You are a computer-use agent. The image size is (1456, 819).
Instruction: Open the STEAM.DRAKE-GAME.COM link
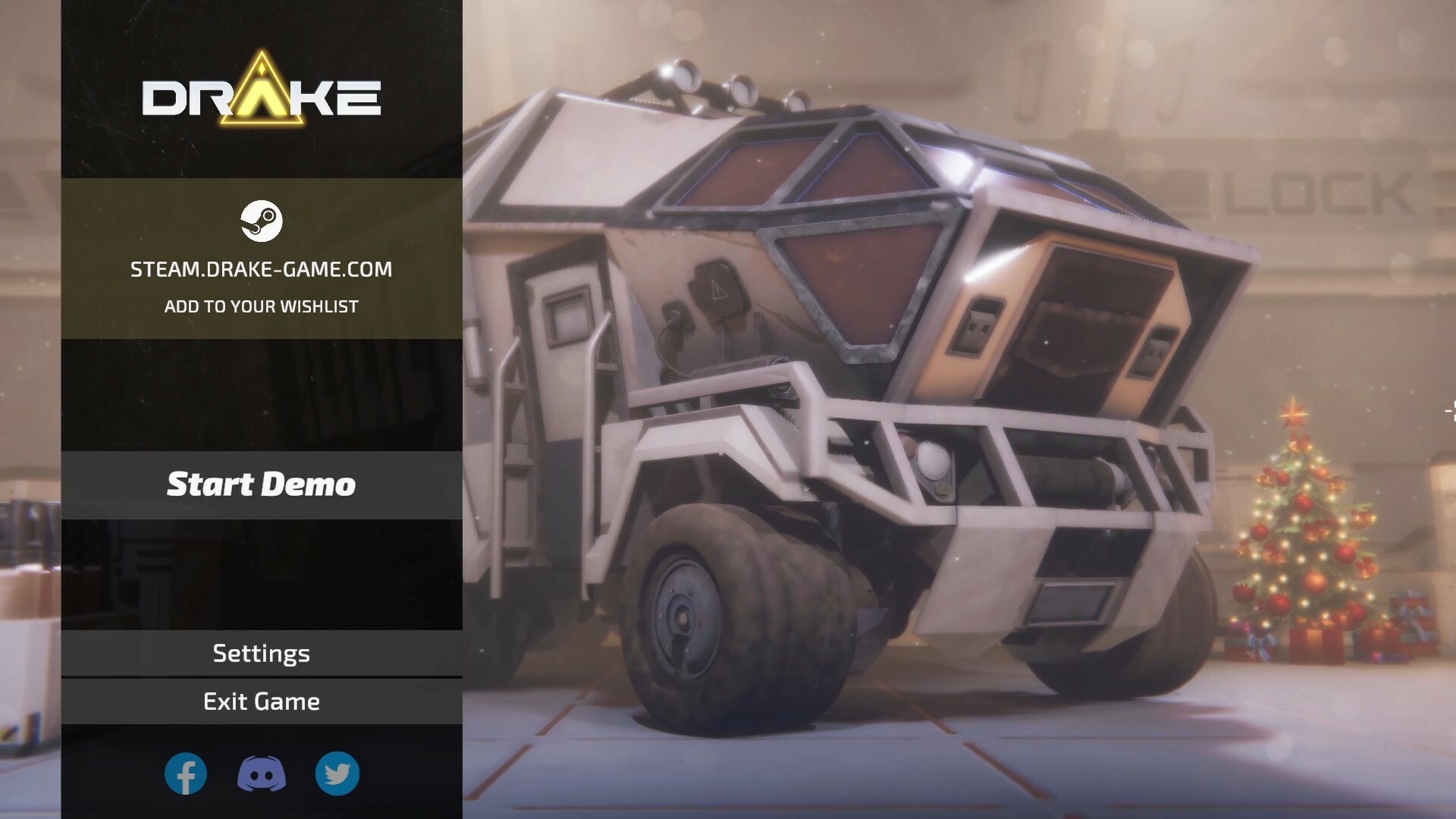pyautogui.click(x=261, y=269)
